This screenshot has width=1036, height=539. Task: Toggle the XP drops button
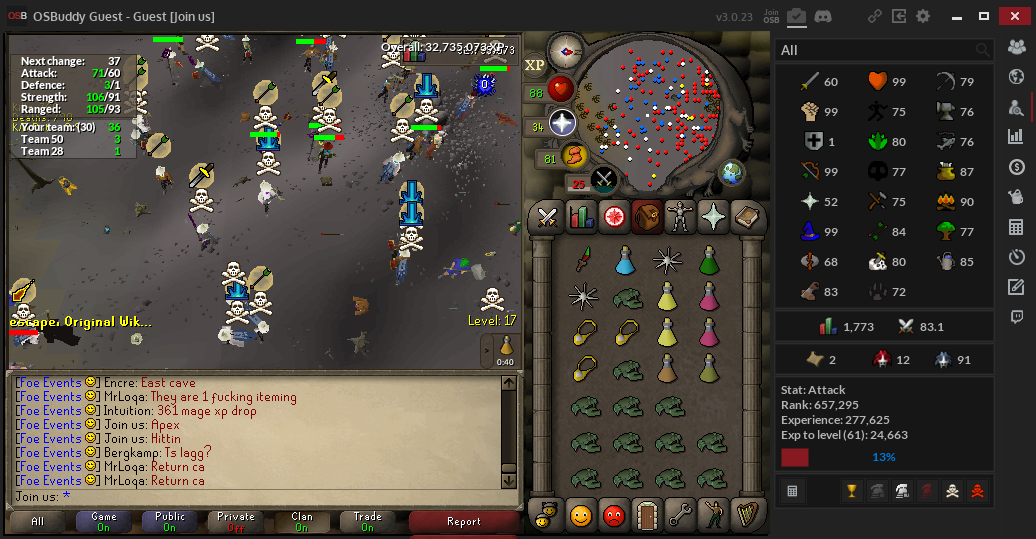pos(535,65)
